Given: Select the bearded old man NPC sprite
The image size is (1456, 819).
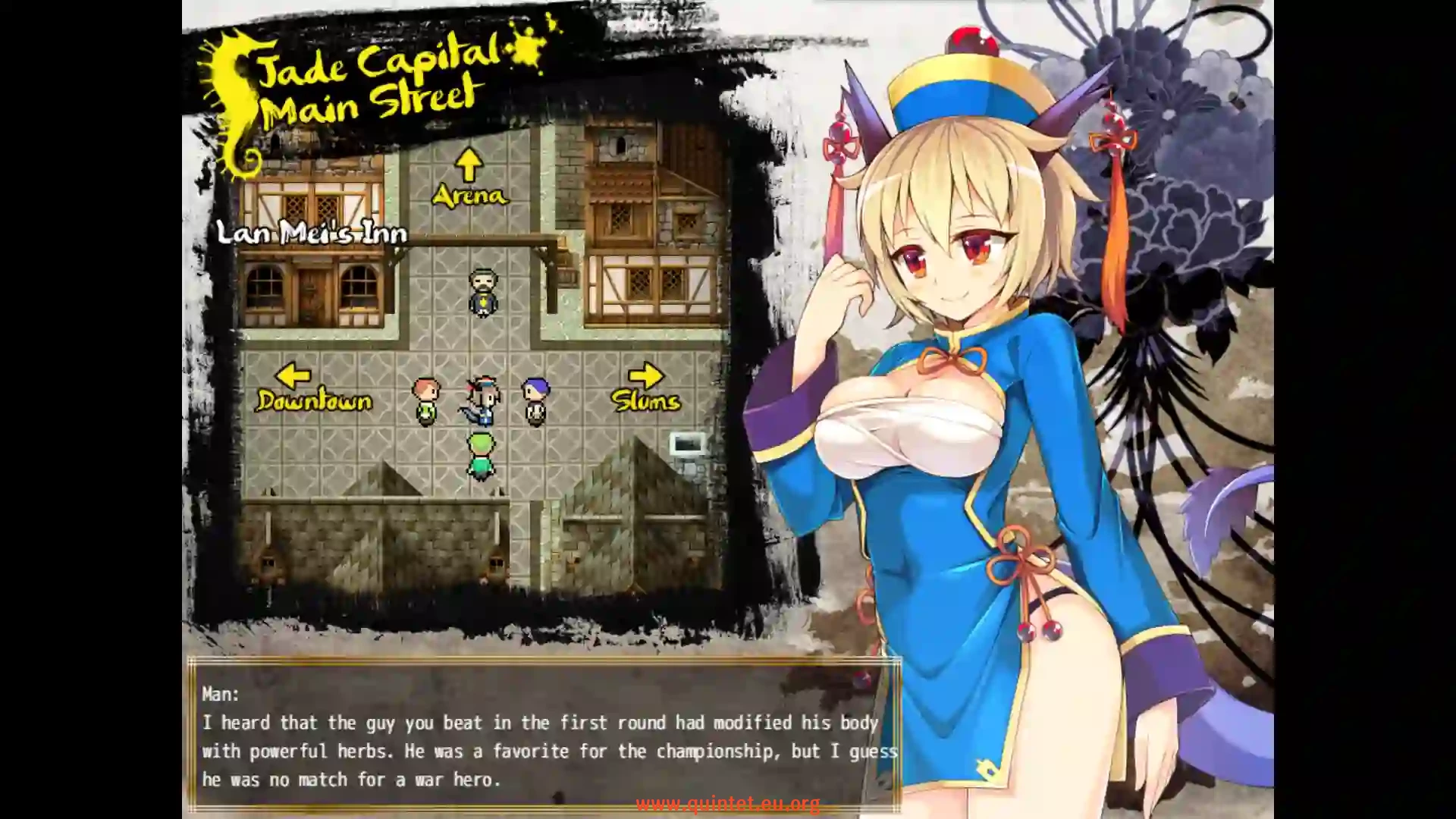Looking at the screenshot, I should click(x=483, y=292).
